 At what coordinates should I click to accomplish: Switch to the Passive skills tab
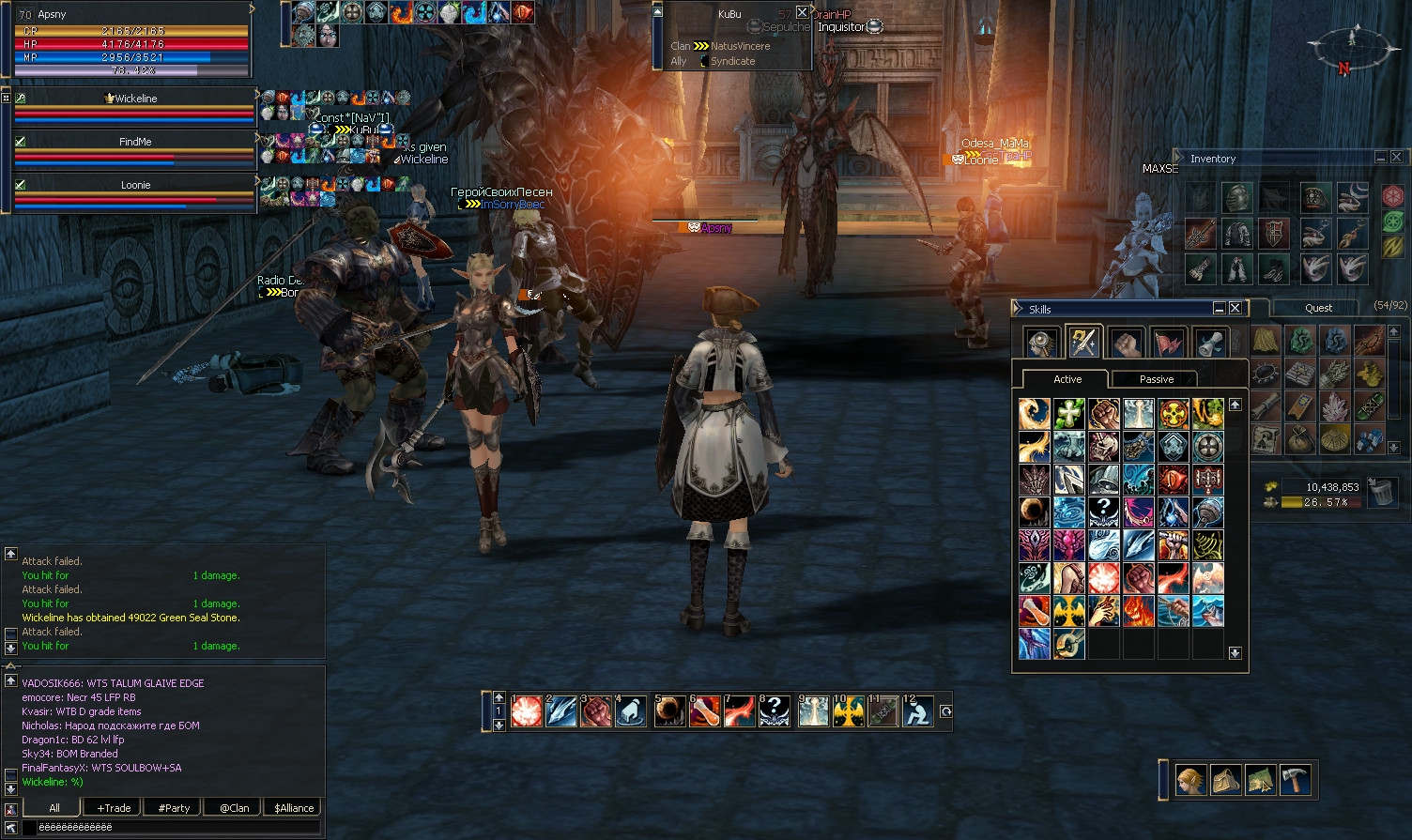pos(1156,379)
